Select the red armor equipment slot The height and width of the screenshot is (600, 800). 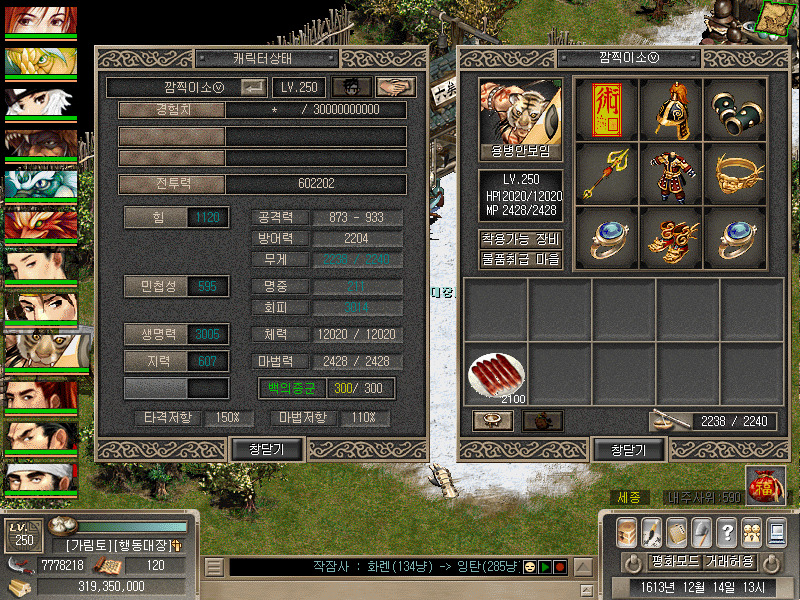click(670, 175)
